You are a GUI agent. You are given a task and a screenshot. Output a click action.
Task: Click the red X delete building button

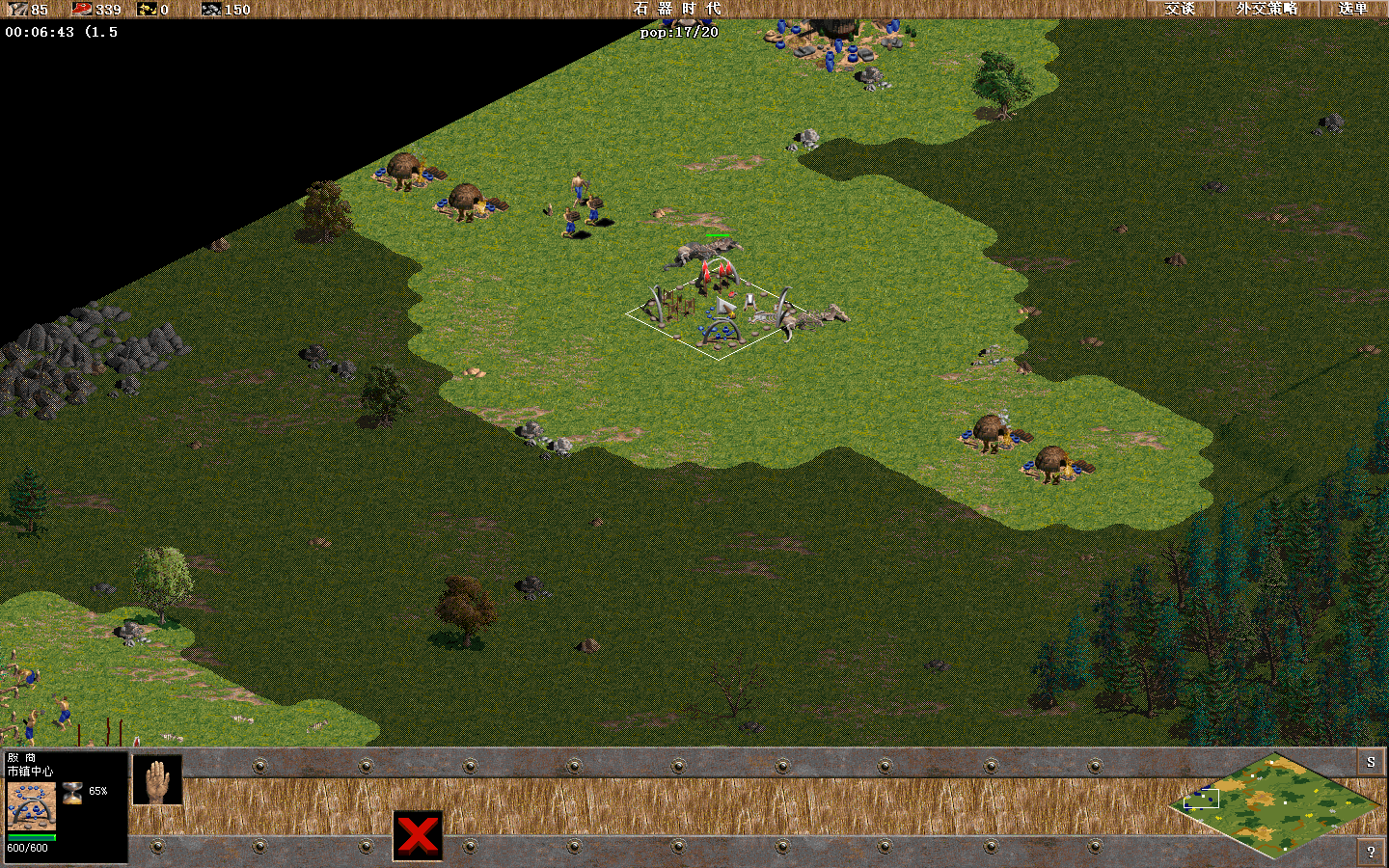[x=419, y=835]
